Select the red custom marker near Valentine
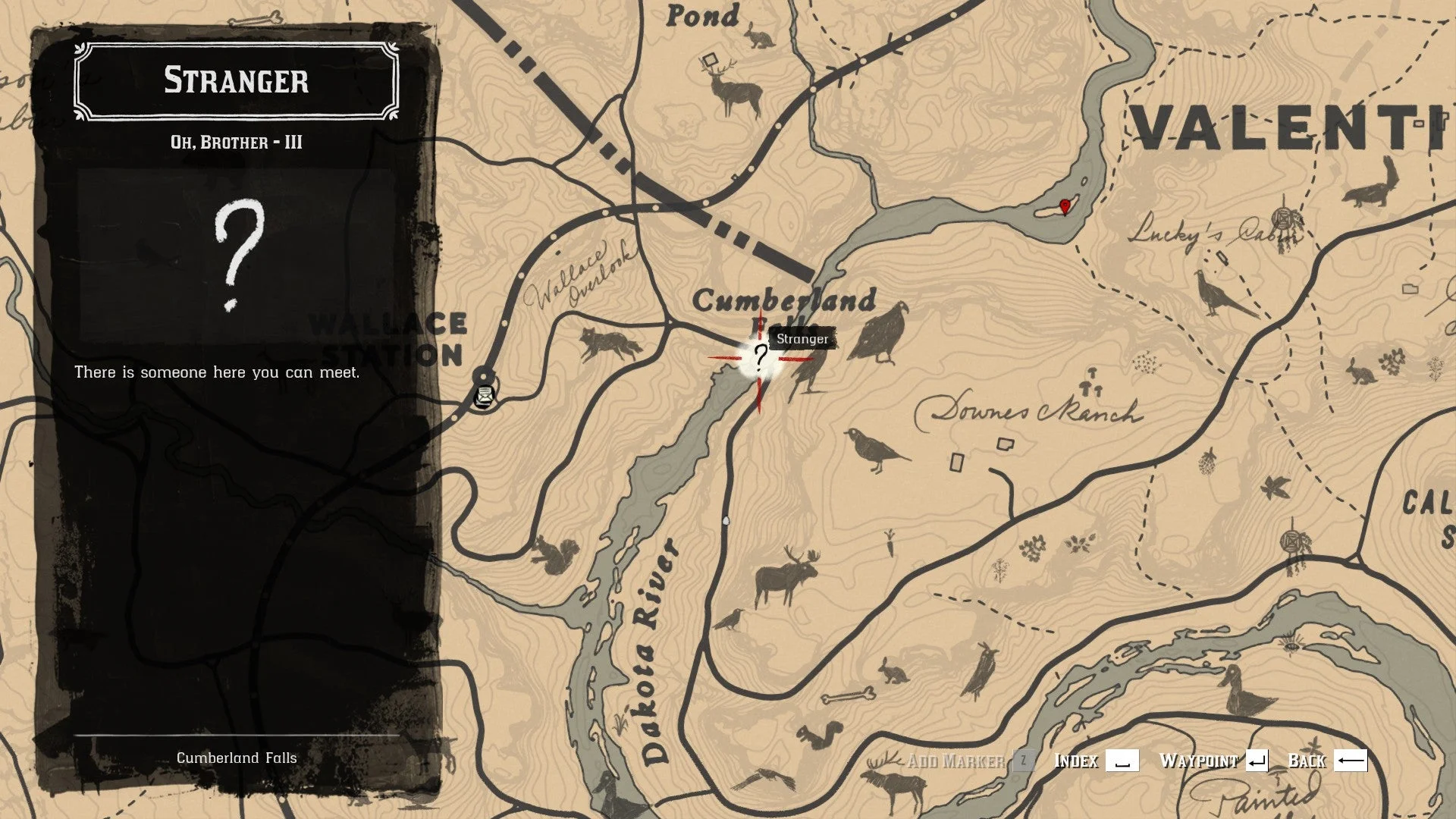Screen dimensions: 1456x819 tap(1065, 206)
